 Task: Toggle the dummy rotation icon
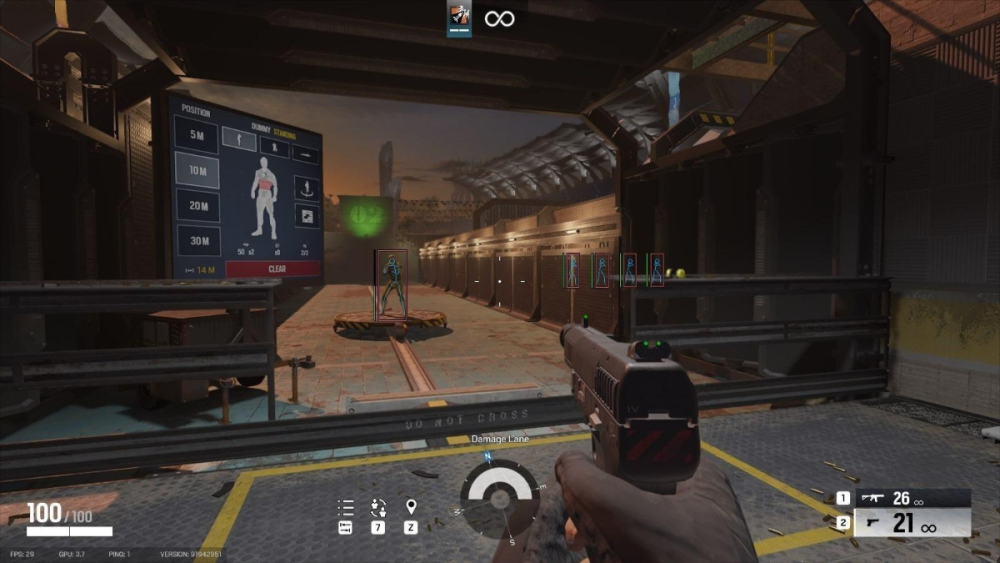point(306,187)
